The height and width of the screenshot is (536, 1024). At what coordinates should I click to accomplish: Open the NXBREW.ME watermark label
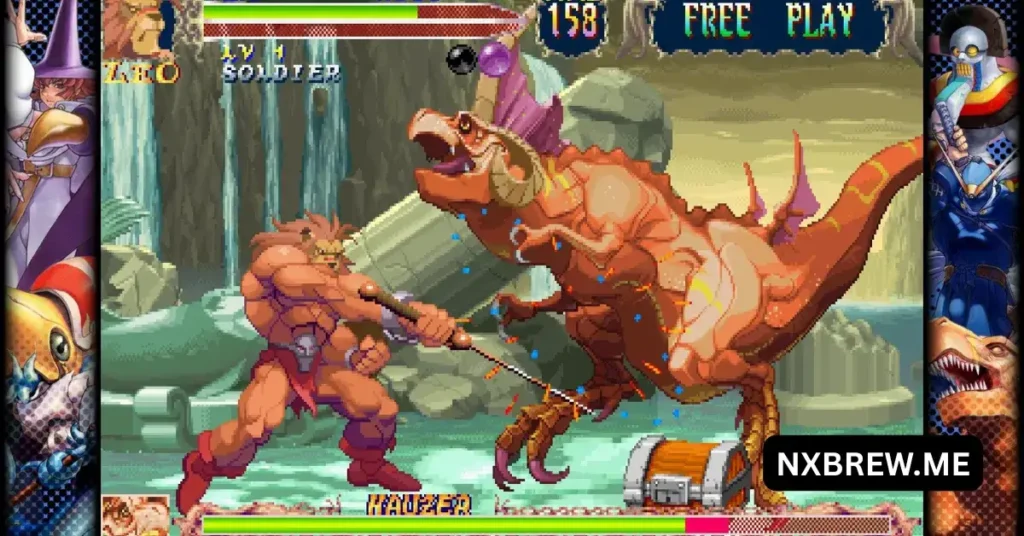click(x=872, y=463)
